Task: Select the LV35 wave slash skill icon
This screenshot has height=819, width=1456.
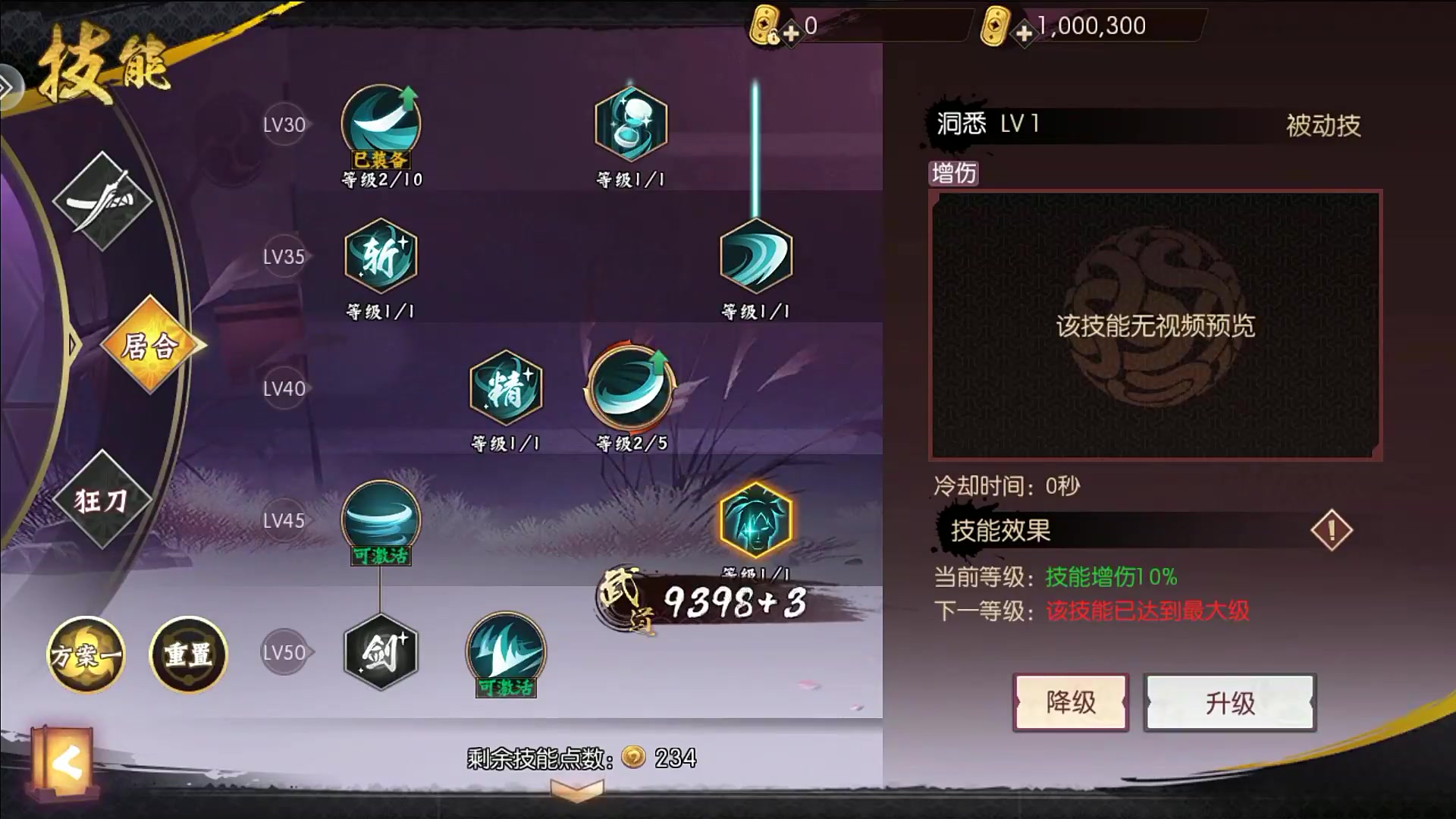Action: (x=755, y=256)
